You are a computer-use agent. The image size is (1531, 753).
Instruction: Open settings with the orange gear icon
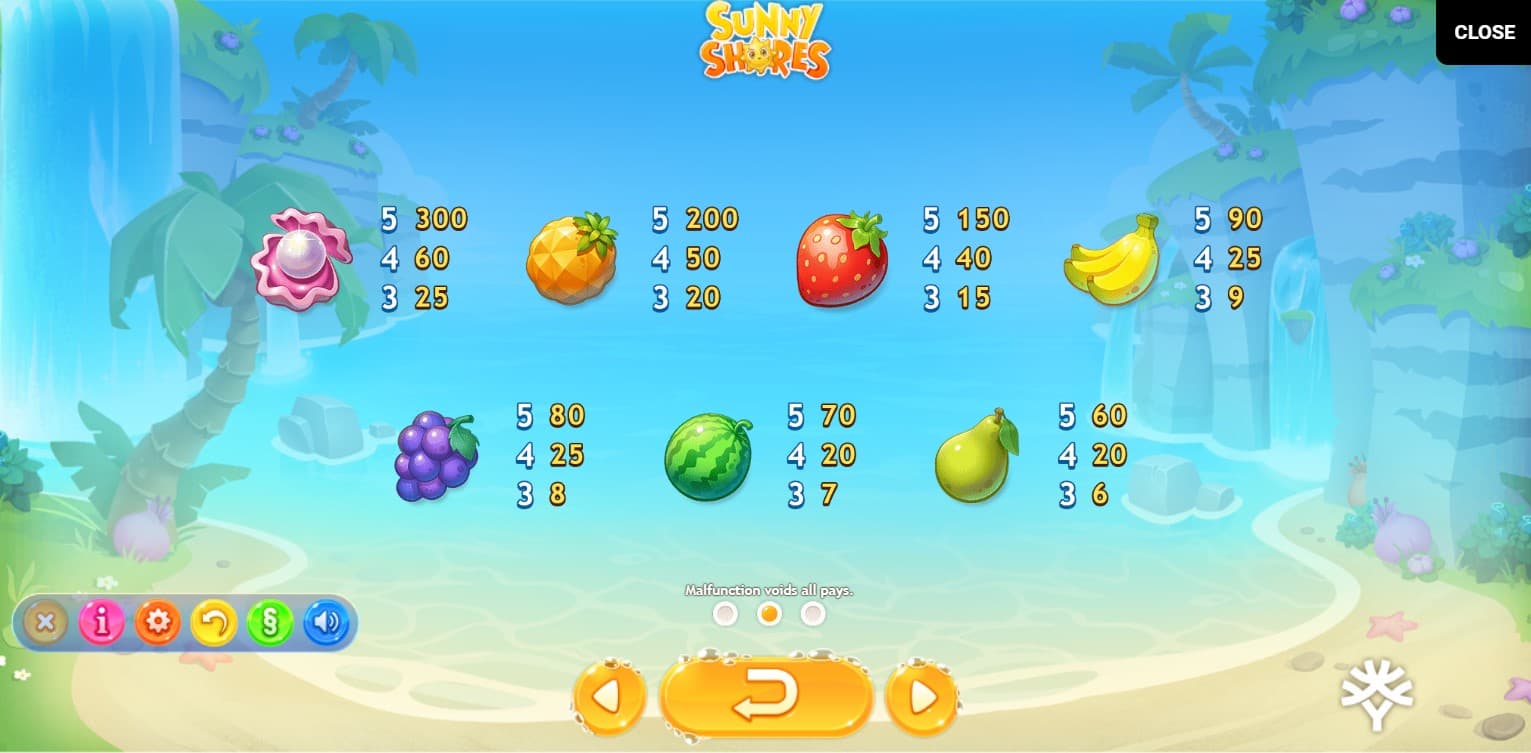point(157,623)
